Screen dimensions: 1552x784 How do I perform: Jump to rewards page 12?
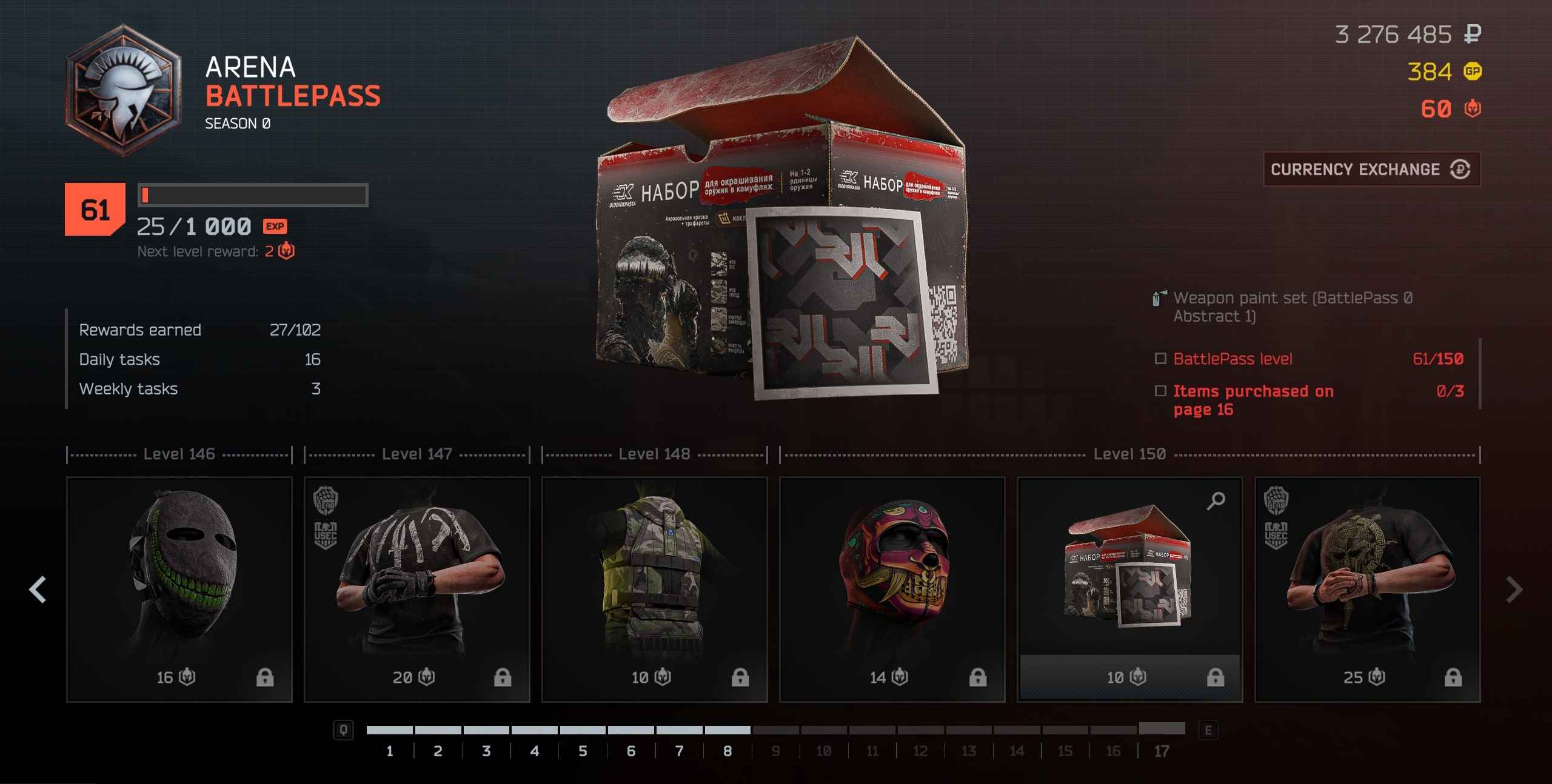coord(920,751)
